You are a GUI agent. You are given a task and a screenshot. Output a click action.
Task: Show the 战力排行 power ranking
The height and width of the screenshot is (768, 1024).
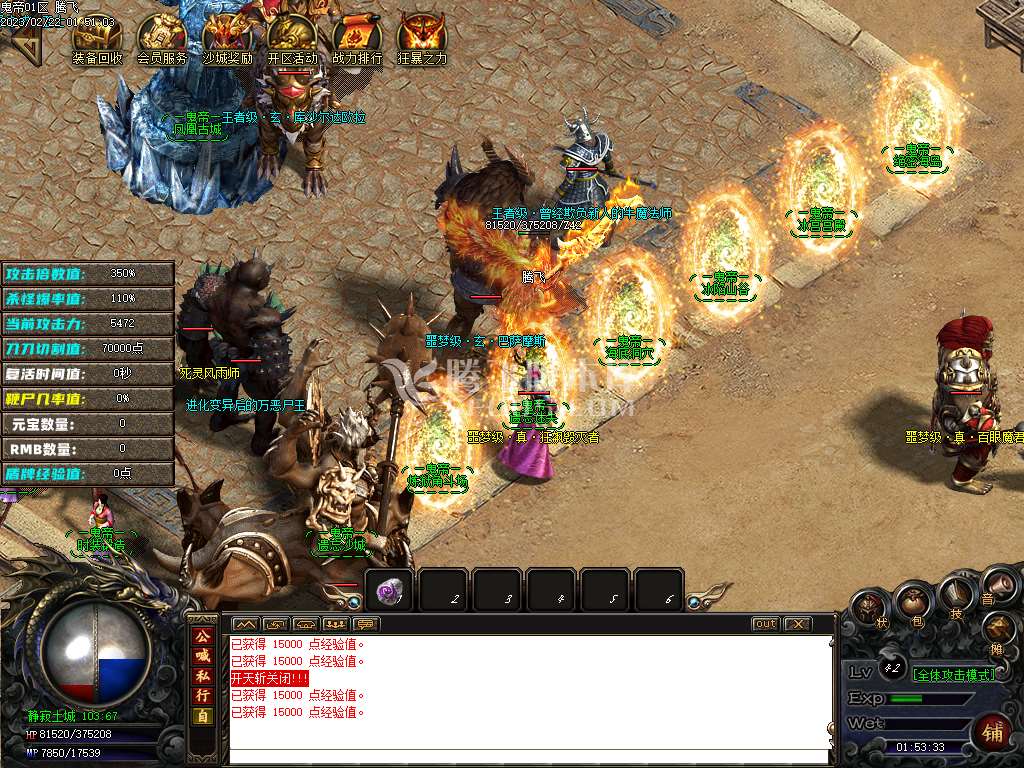[x=357, y=38]
